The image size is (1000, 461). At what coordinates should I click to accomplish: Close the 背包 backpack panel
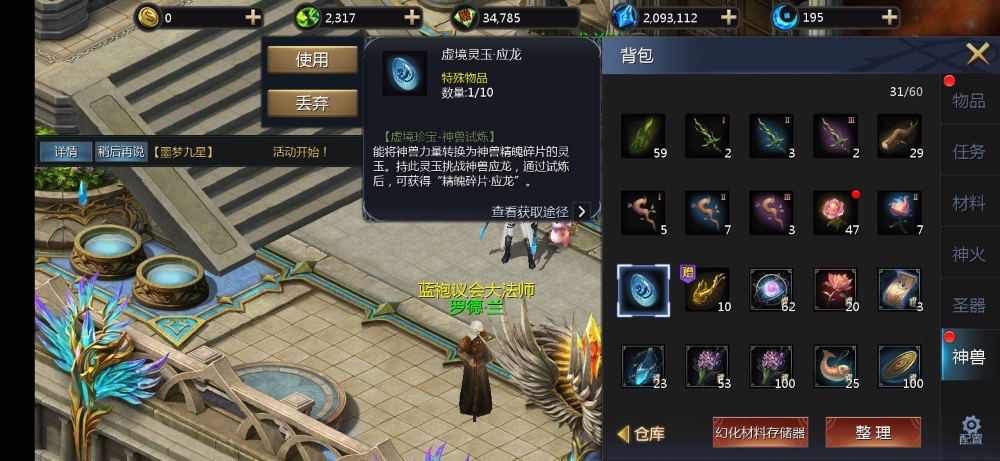pos(976,54)
